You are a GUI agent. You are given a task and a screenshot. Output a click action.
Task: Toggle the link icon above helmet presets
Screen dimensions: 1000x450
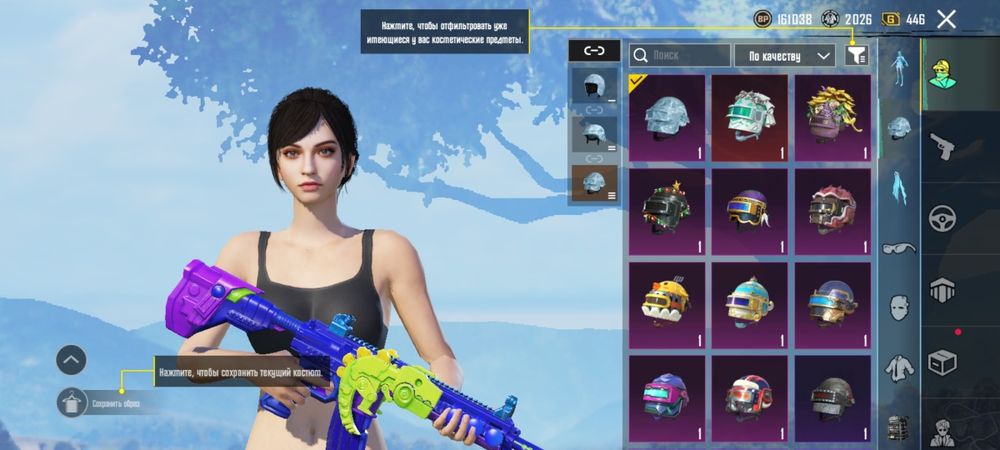[594, 50]
